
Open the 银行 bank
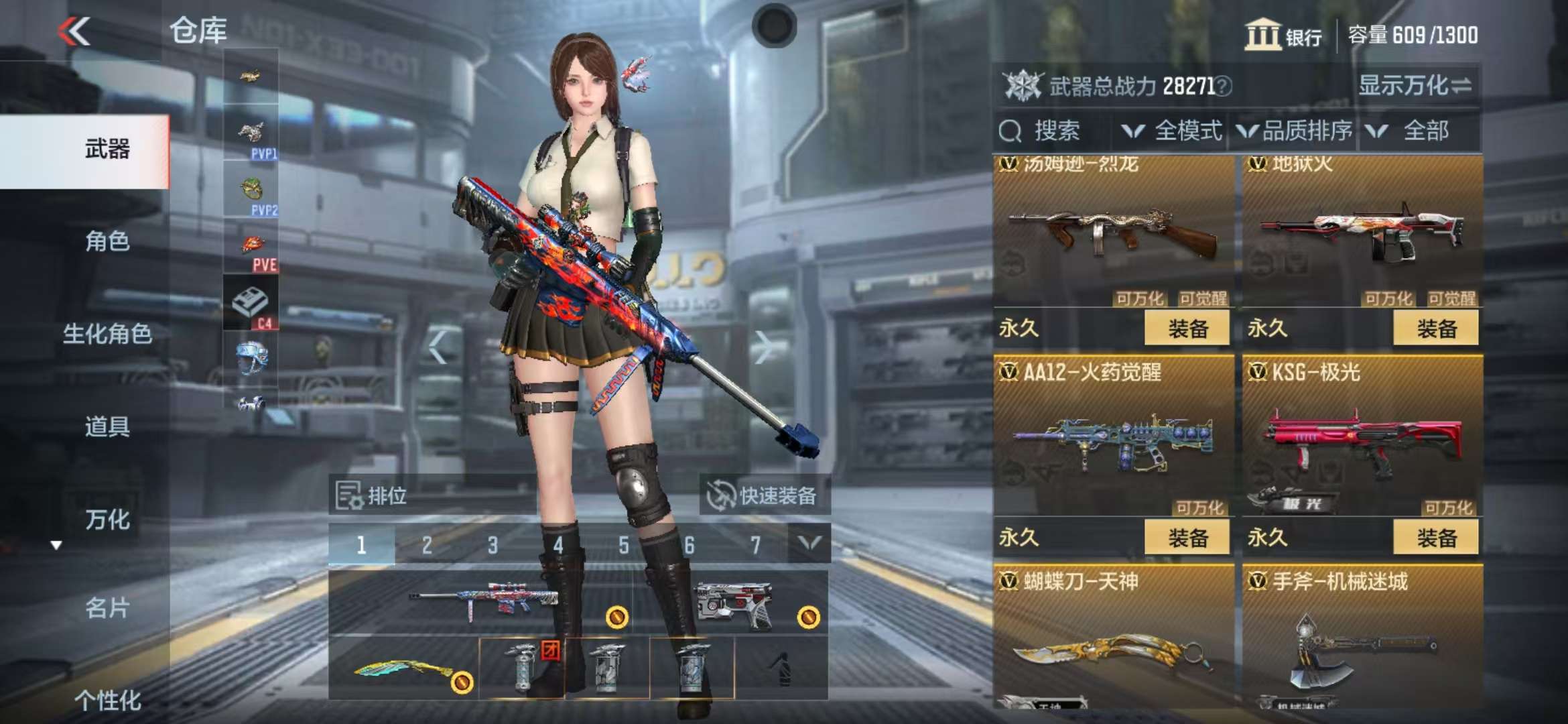1283,35
